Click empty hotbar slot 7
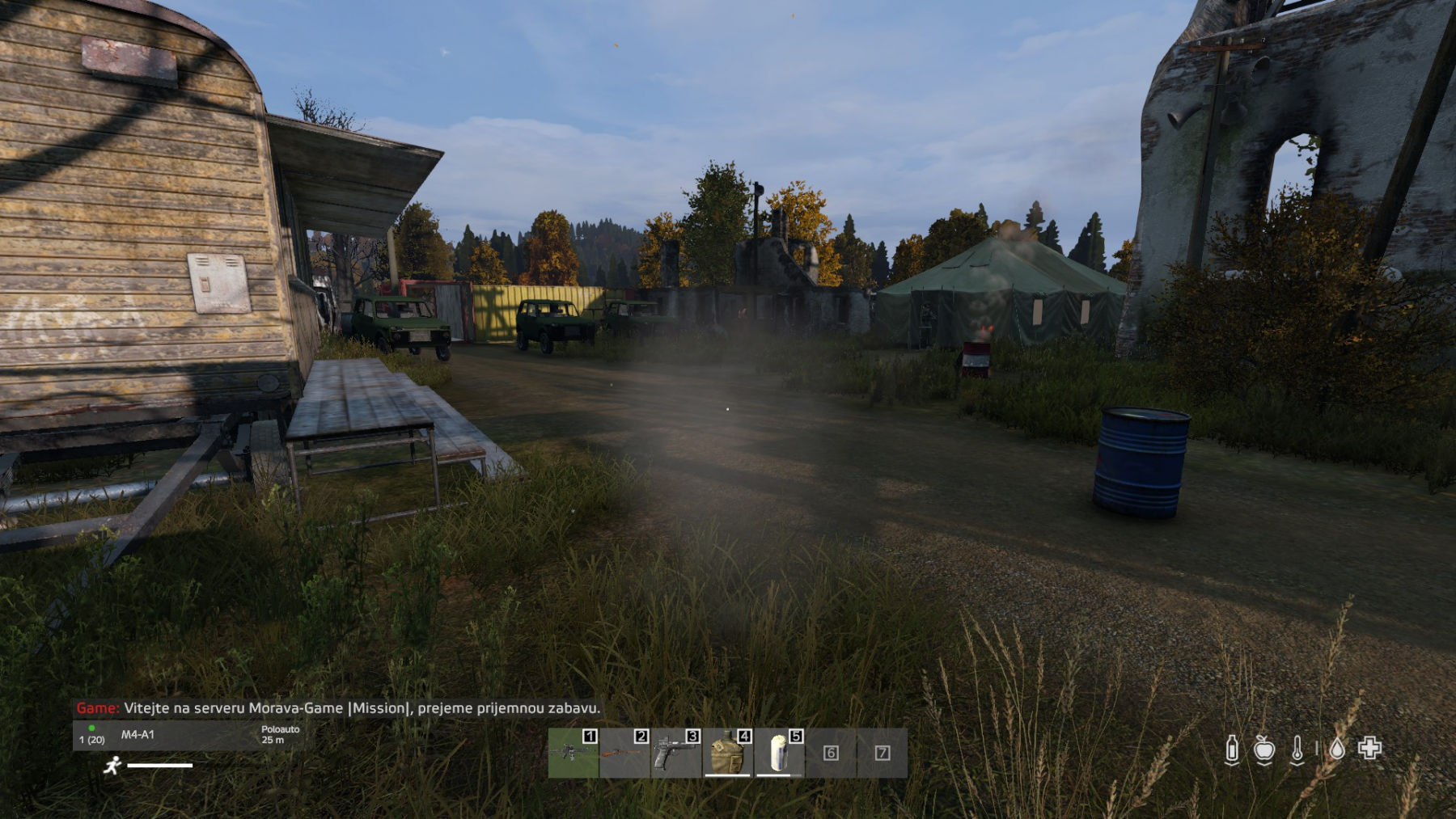The height and width of the screenshot is (819, 1456). (x=882, y=753)
